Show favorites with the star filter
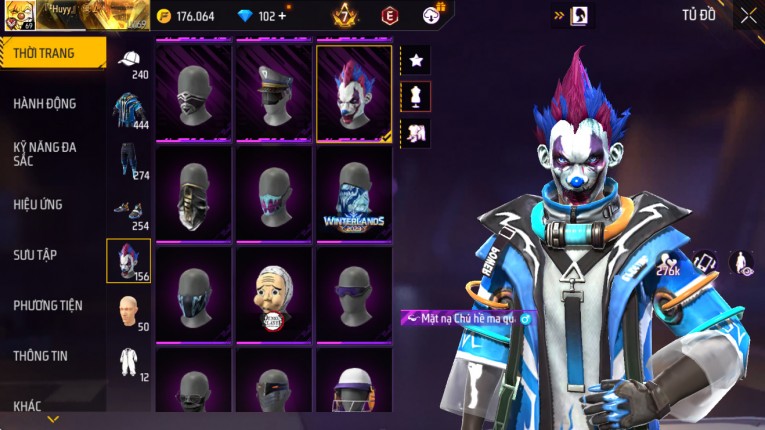The width and height of the screenshot is (765, 430). [416, 60]
